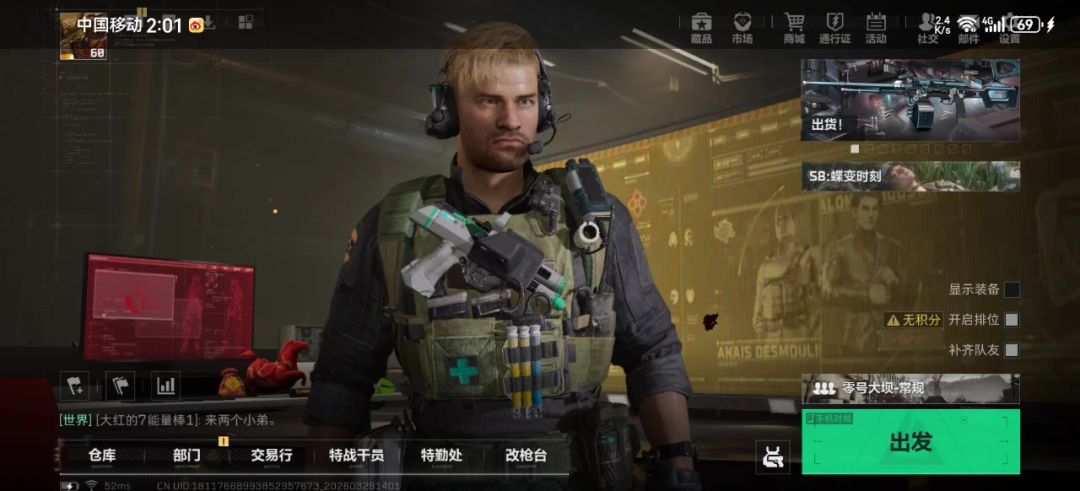Open the 商城 shop cart icon
This screenshot has width=1080, height=491.
(794, 27)
